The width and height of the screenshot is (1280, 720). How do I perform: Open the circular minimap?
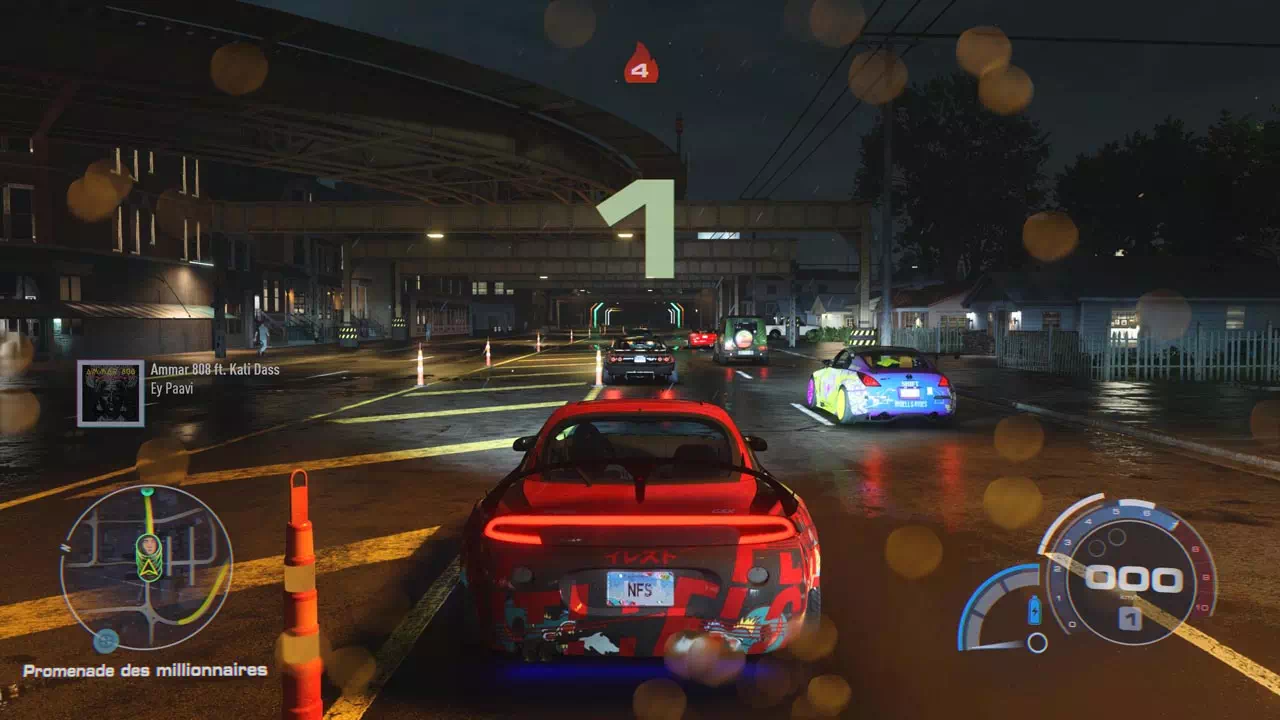[146, 567]
